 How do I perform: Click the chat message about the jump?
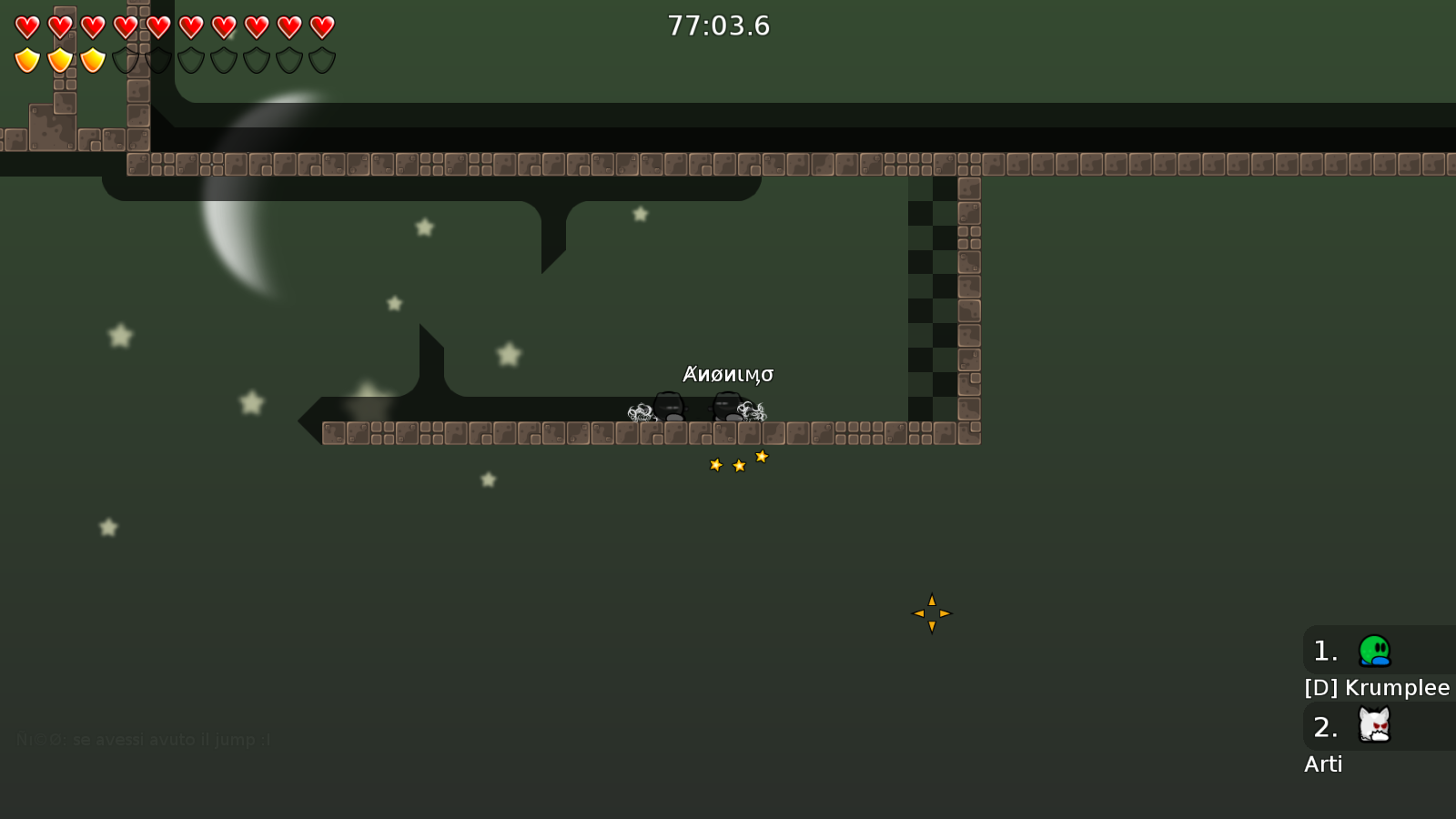pos(143,740)
